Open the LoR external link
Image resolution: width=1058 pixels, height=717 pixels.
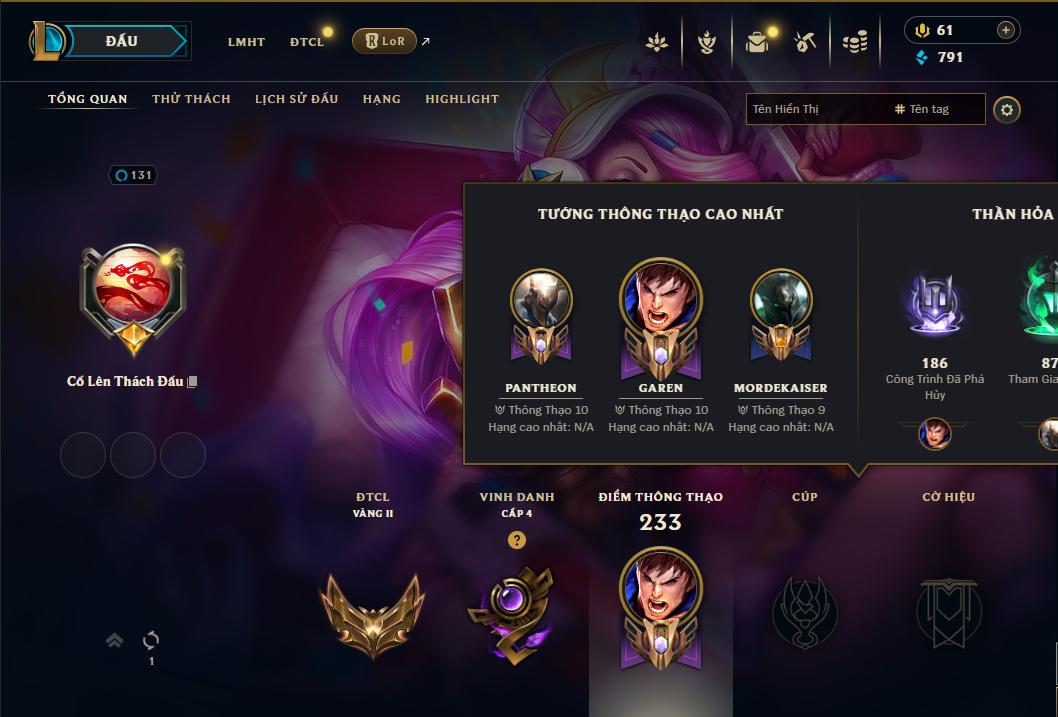click(385, 41)
